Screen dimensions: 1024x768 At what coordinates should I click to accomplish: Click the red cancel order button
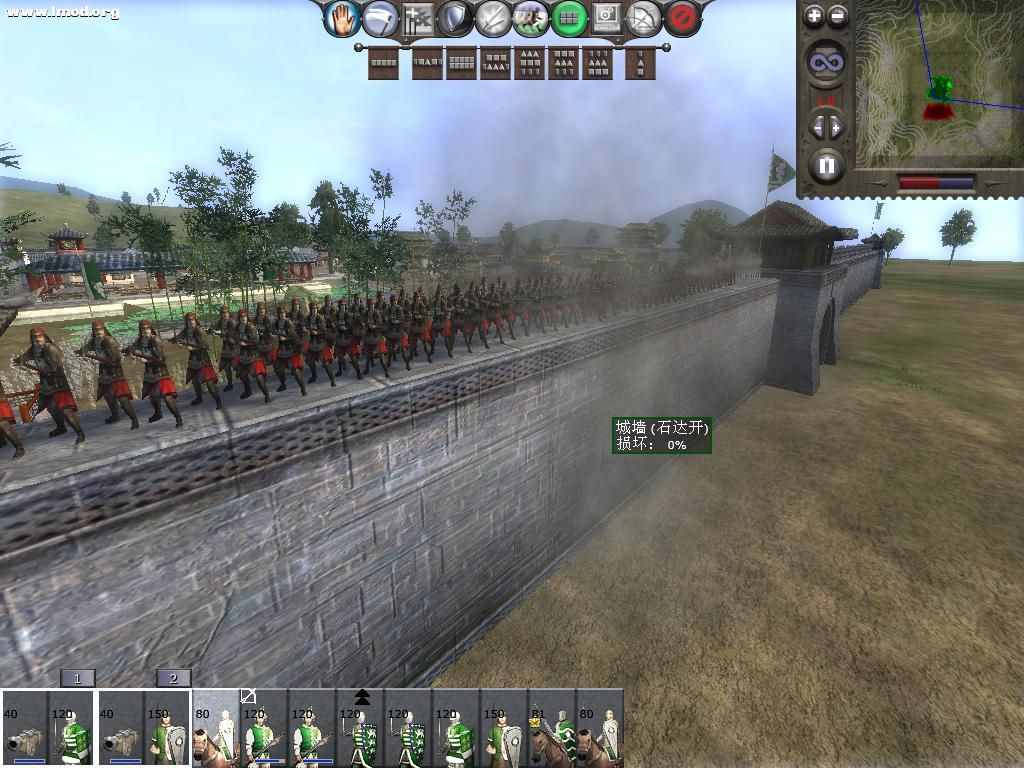point(682,17)
